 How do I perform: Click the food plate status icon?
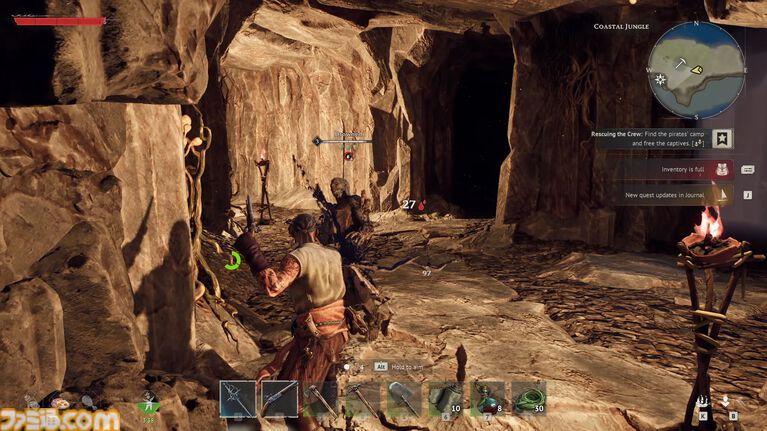60,403
